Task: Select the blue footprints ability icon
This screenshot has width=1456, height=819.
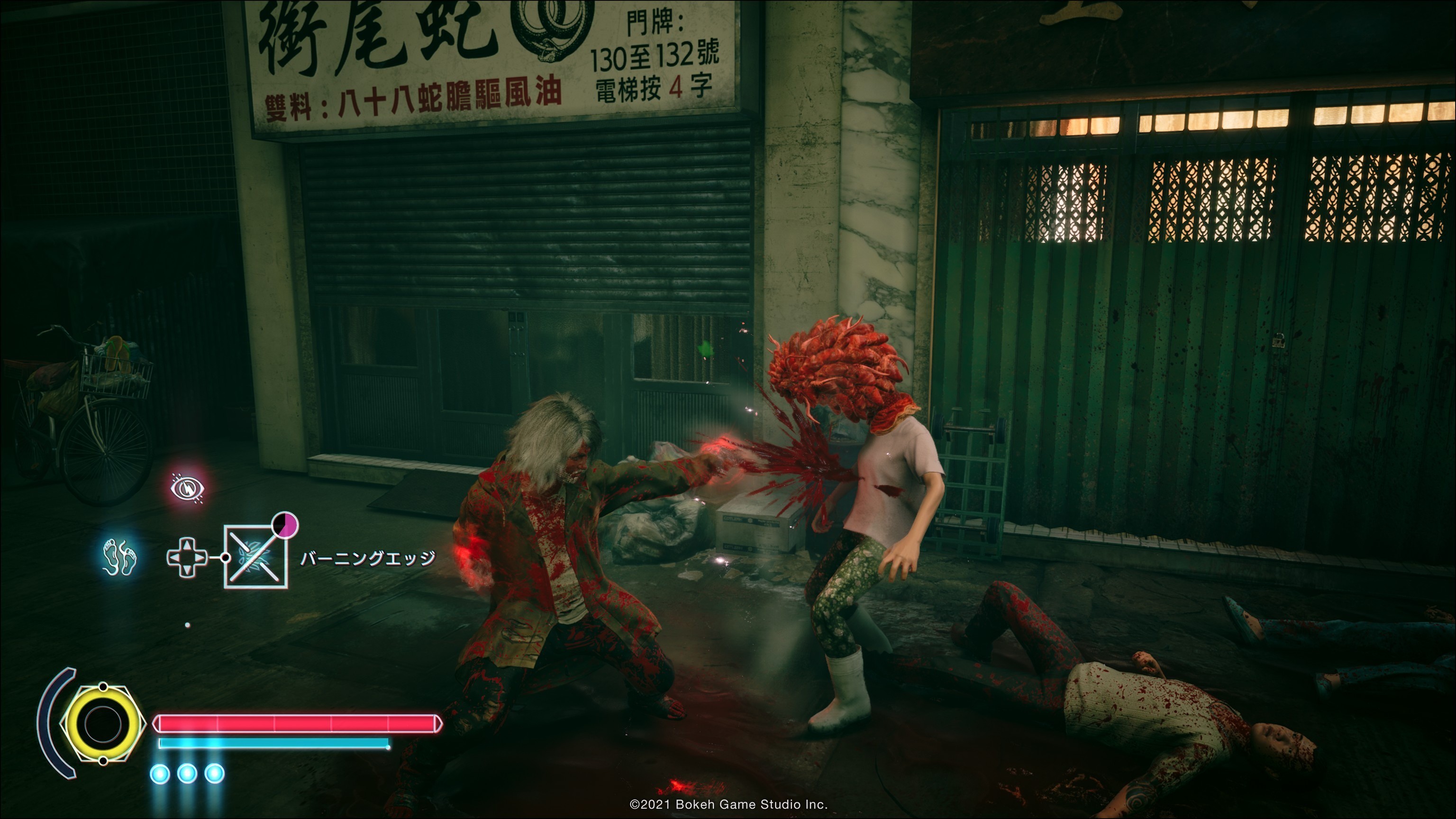Action: (x=120, y=556)
